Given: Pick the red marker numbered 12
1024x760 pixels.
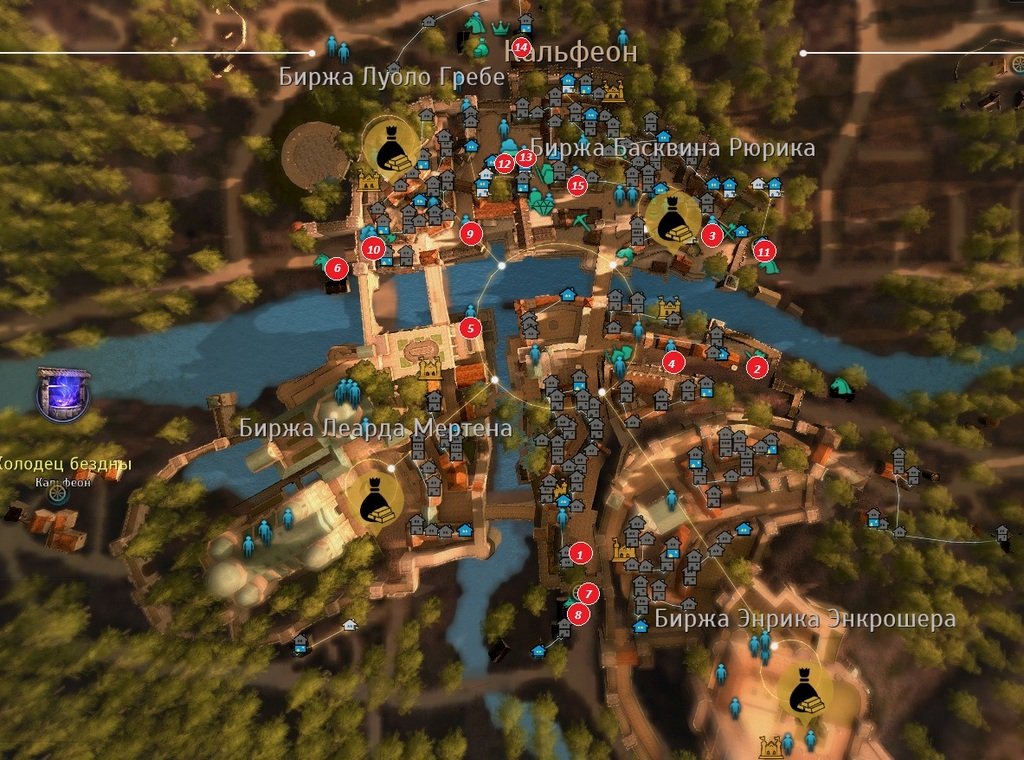Looking at the screenshot, I should coord(505,162).
